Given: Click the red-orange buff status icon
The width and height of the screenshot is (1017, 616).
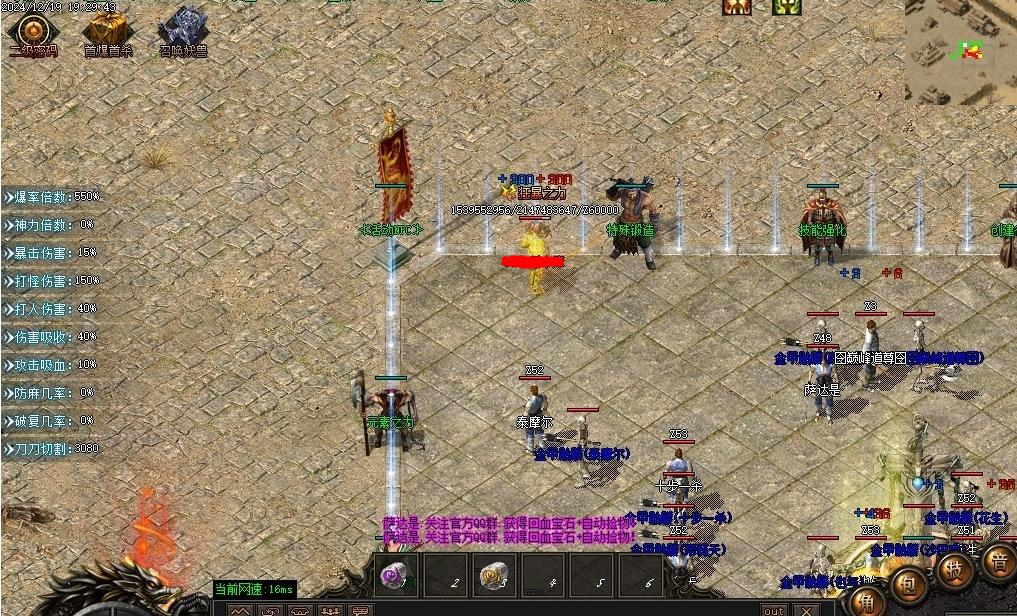Looking at the screenshot, I should click(737, 7).
